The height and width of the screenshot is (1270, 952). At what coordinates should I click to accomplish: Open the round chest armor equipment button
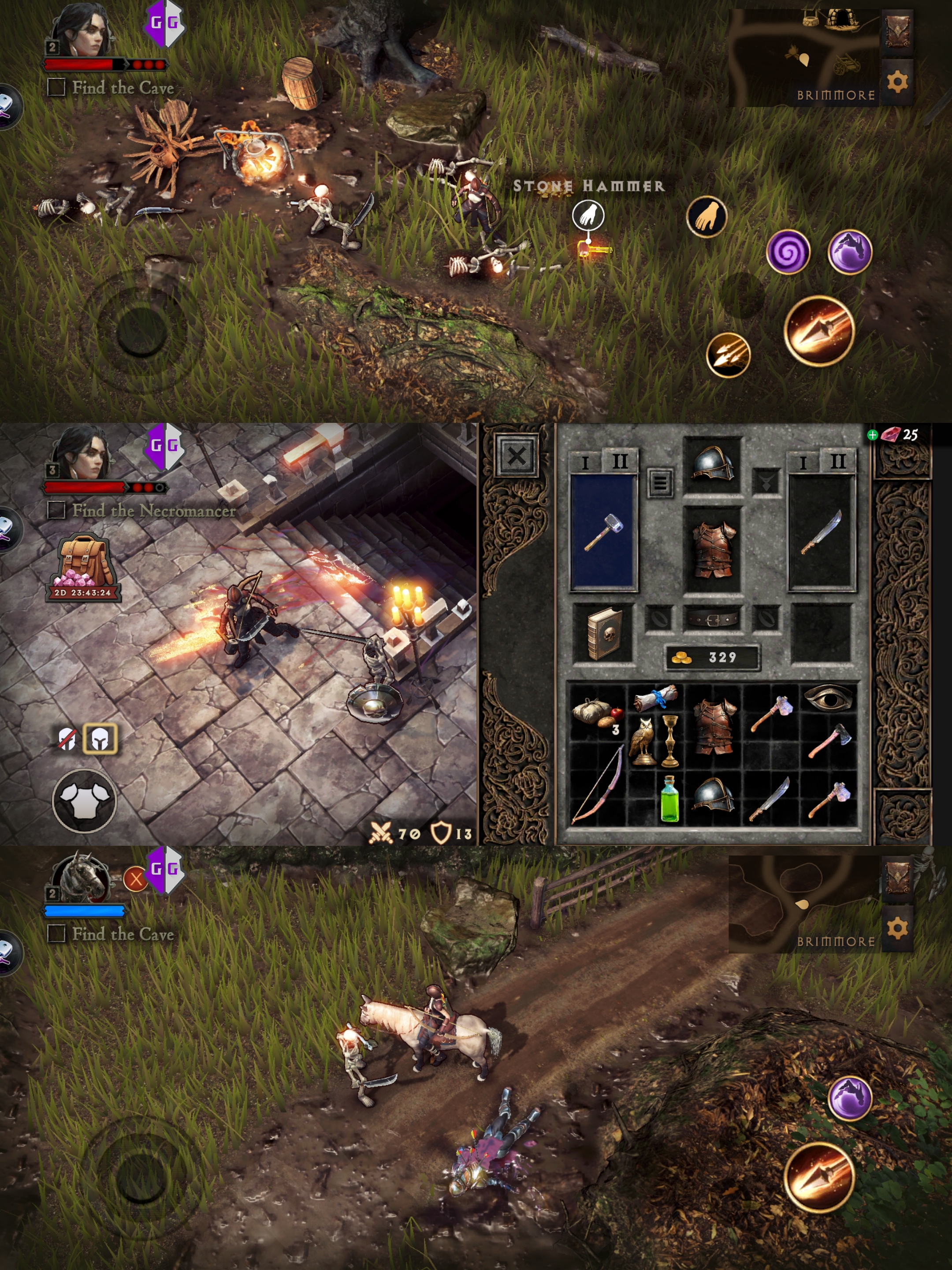[84, 800]
